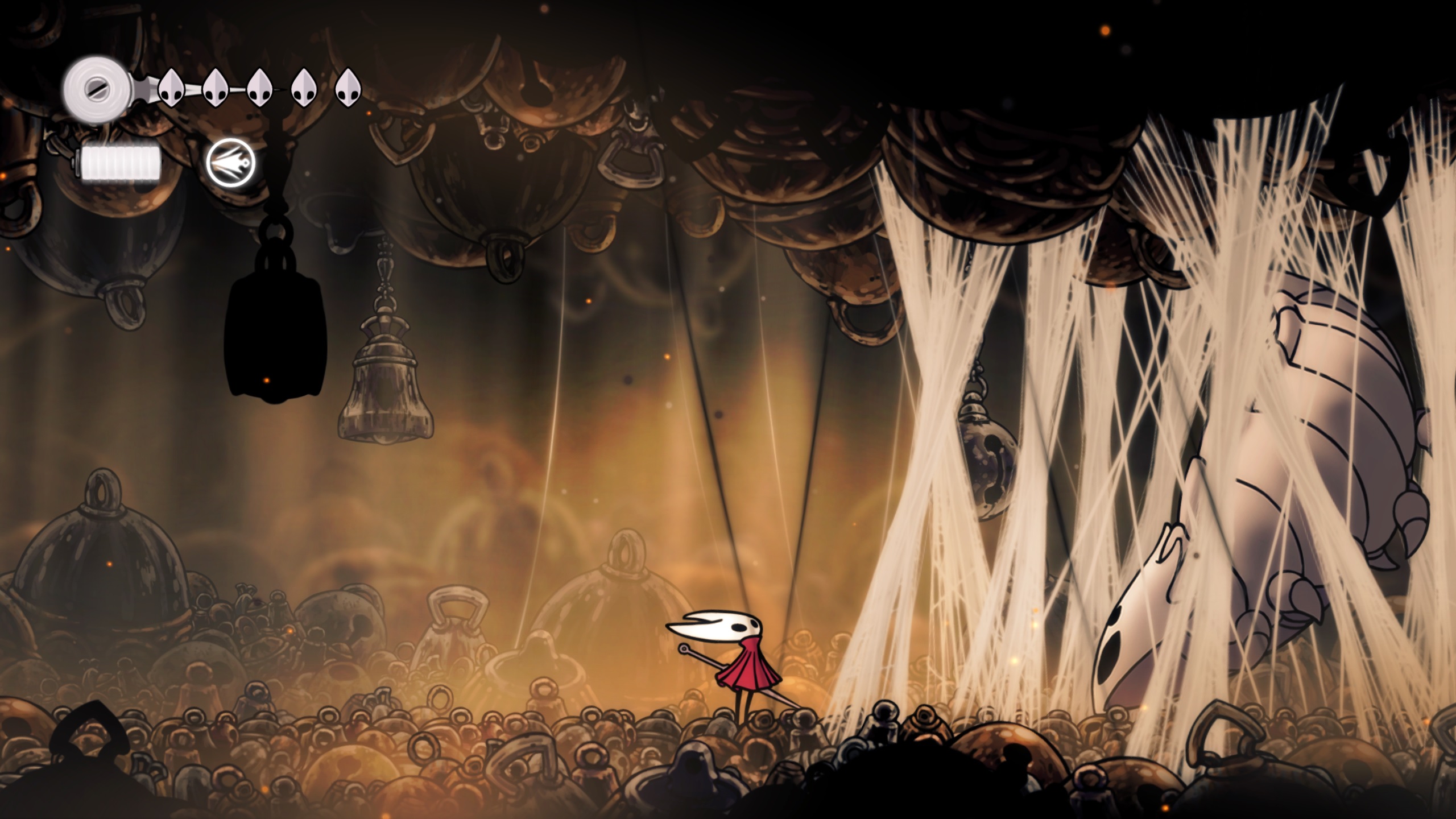Image resolution: width=1456 pixels, height=819 pixels.
Task: Click the silk spool crest icon
Action: 93,89
